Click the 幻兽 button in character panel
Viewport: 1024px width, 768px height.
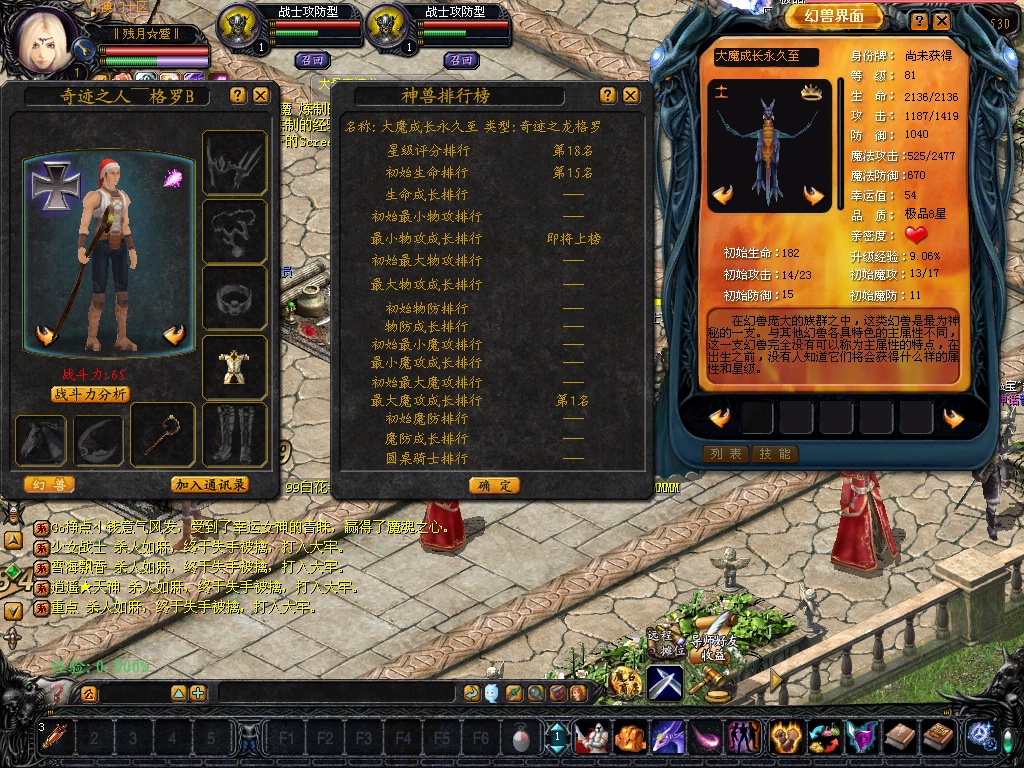pos(48,485)
